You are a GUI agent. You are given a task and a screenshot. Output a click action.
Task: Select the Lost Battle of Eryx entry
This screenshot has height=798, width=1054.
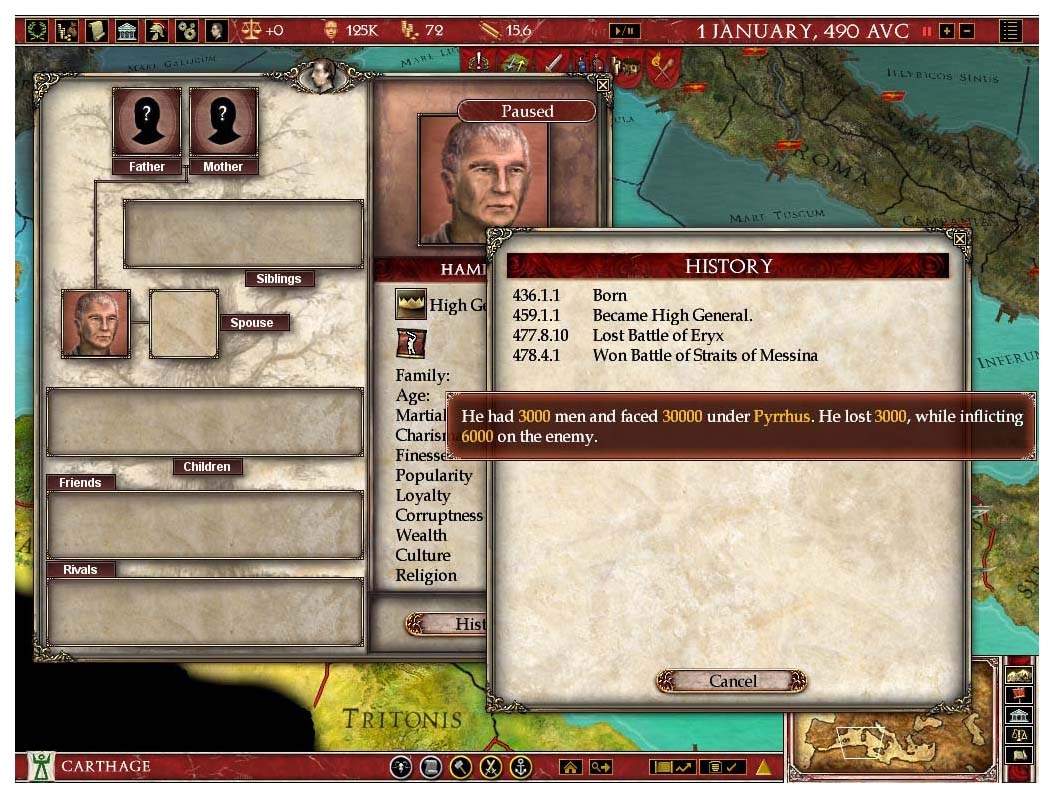(x=657, y=335)
